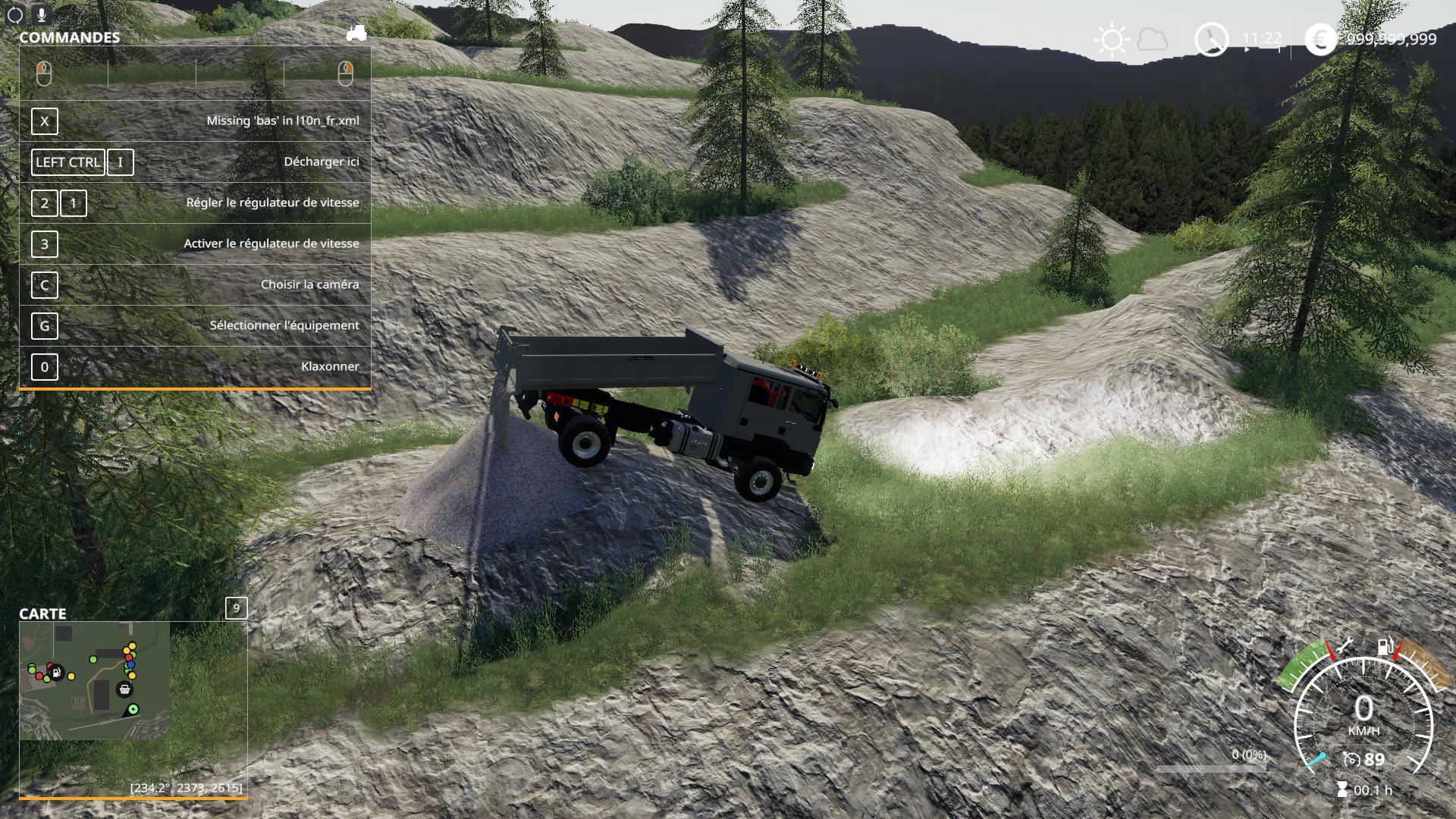Click the wrench damage gauge icon

point(1345,647)
